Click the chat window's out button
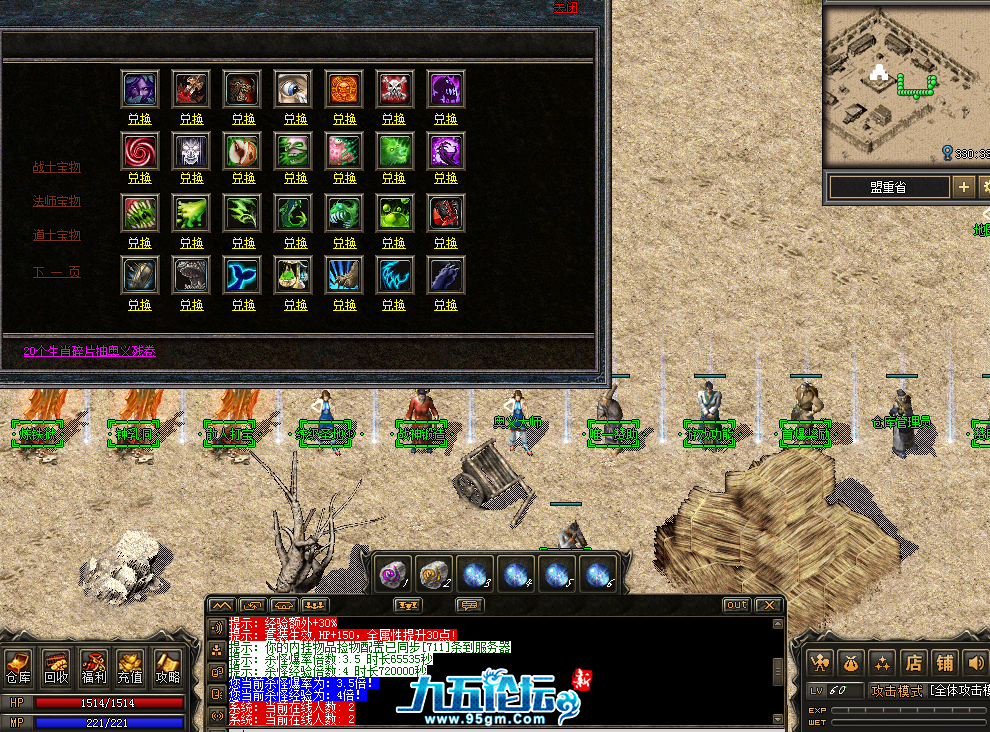This screenshot has width=990, height=732. pos(735,605)
